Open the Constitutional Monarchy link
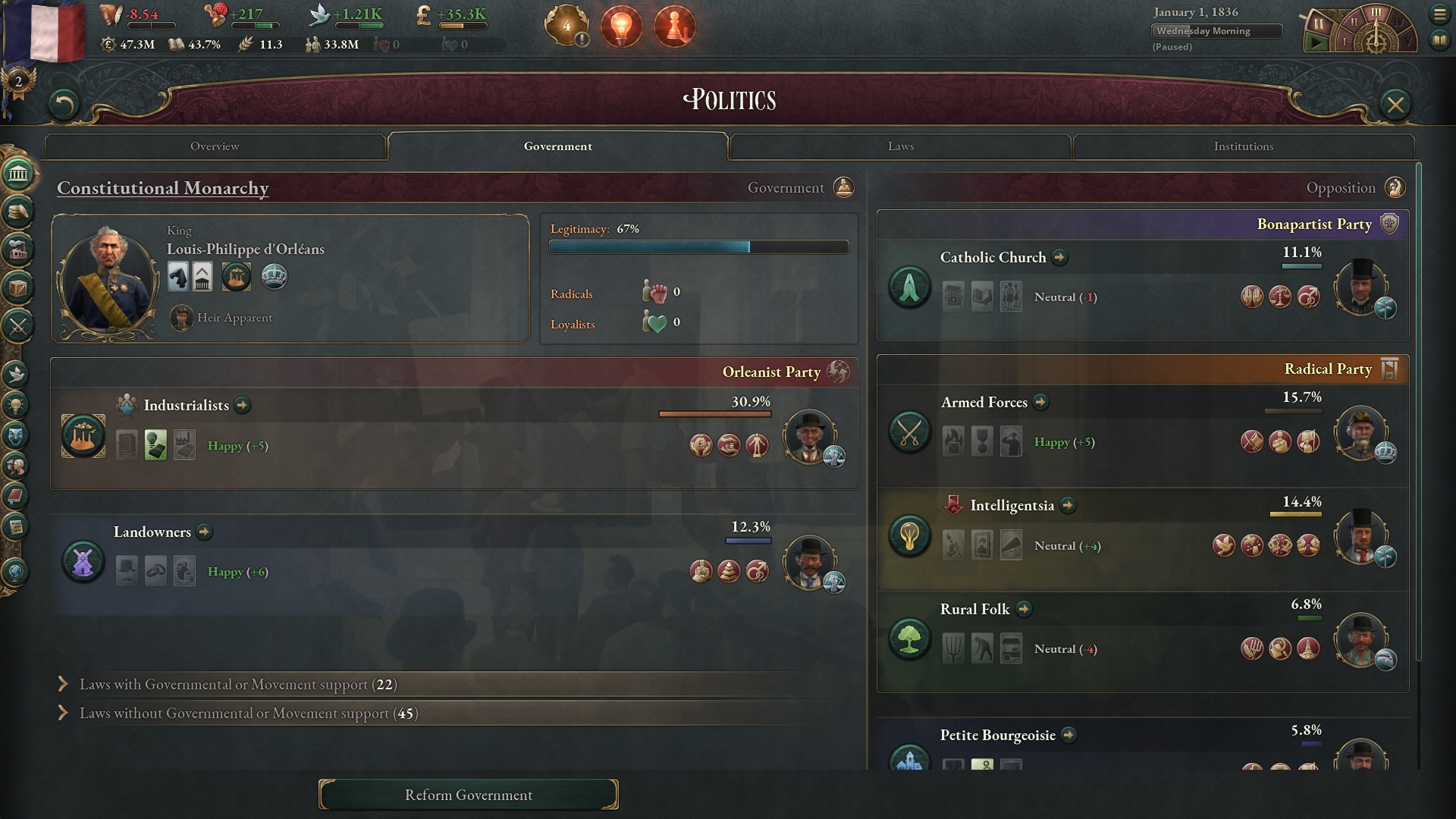Viewport: 1456px width, 819px height. [x=162, y=188]
